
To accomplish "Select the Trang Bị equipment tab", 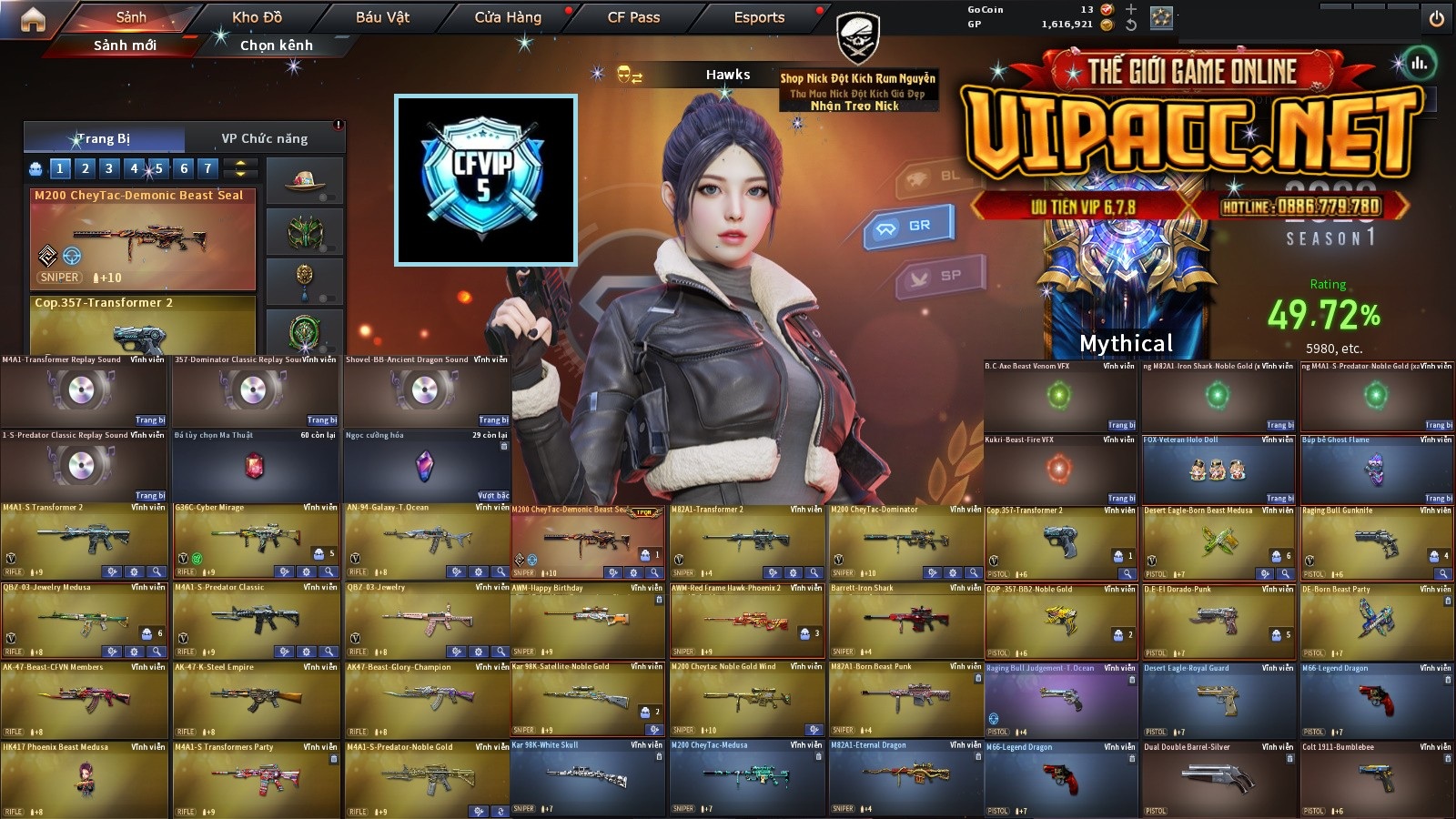I will coord(104,138).
